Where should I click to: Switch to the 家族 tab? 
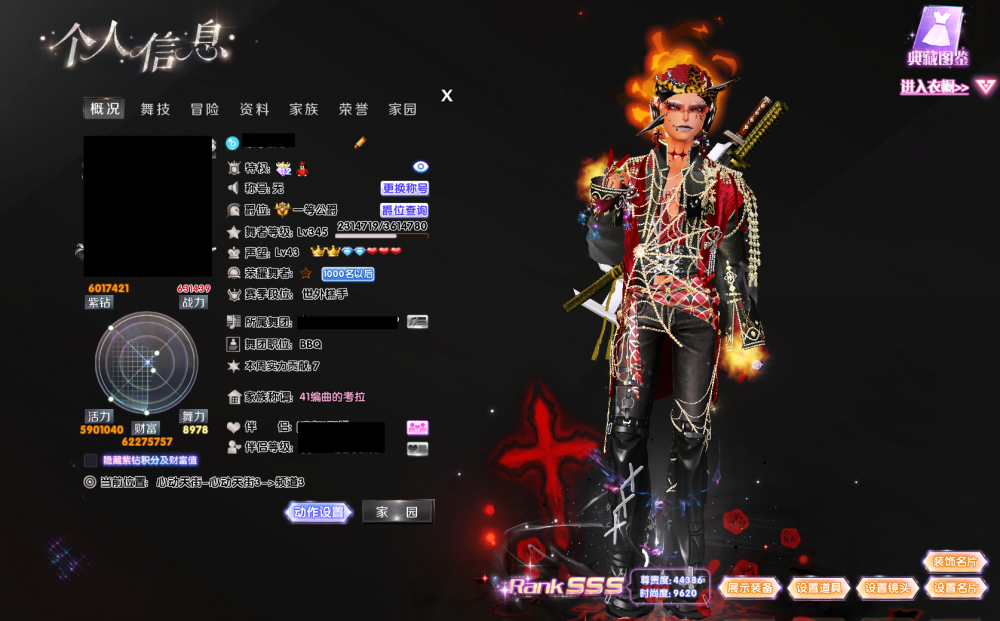pyautogui.click(x=304, y=109)
